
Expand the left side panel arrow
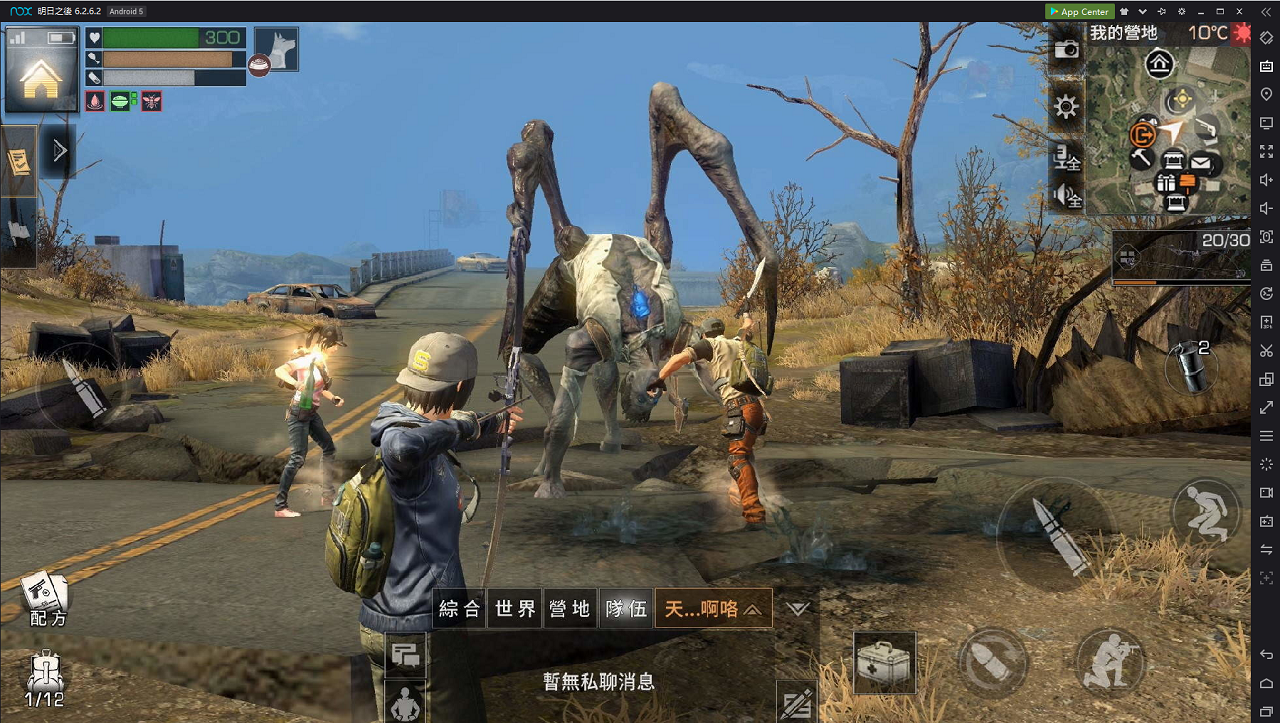pos(59,151)
